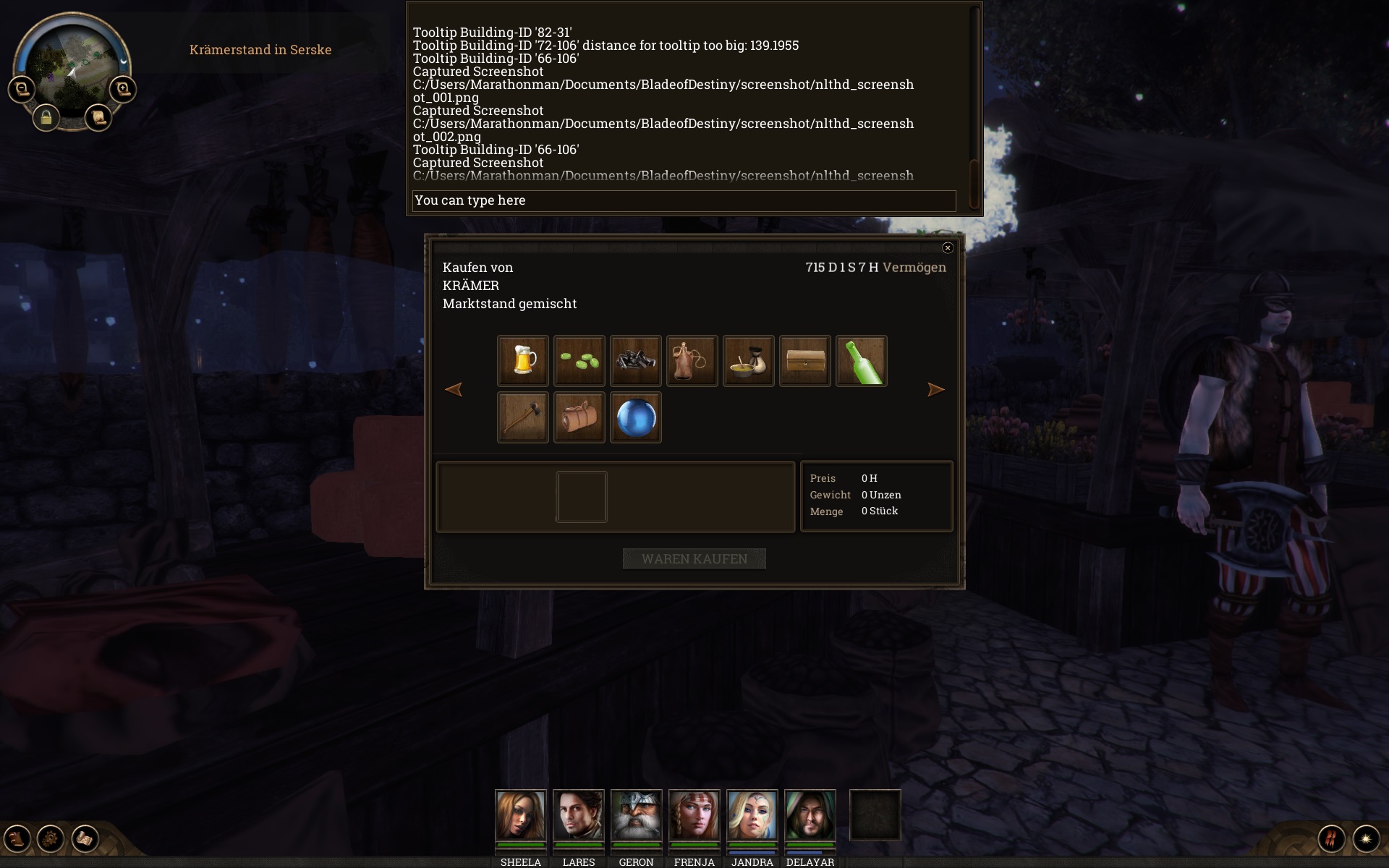Type in the console input field
This screenshot has width=1389, height=868.
684,200
